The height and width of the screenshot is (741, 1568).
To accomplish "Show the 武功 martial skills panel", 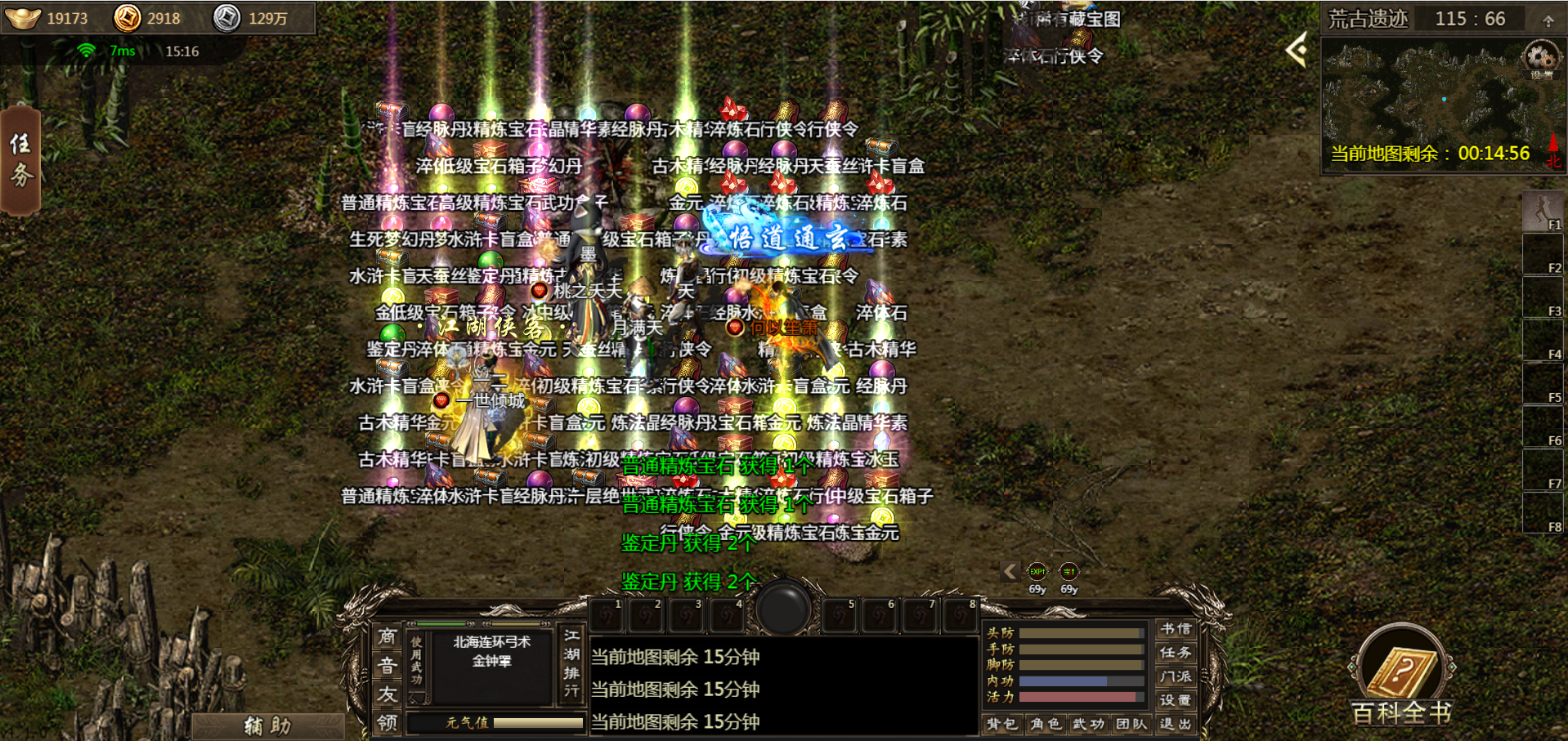I will pyautogui.click(x=1088, y=724).
